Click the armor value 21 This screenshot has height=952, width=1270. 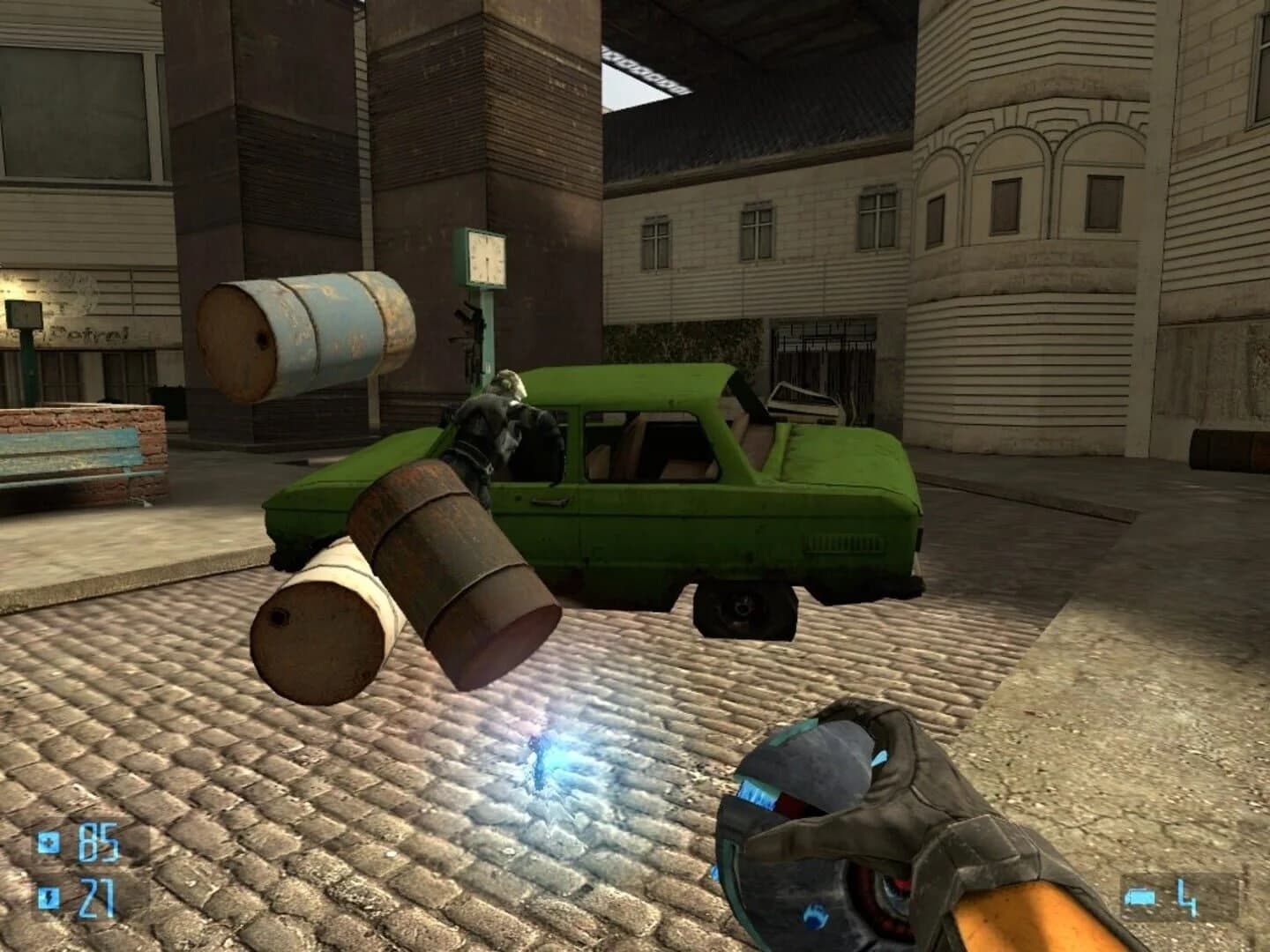pyautogui.click(x=100, y=897)
